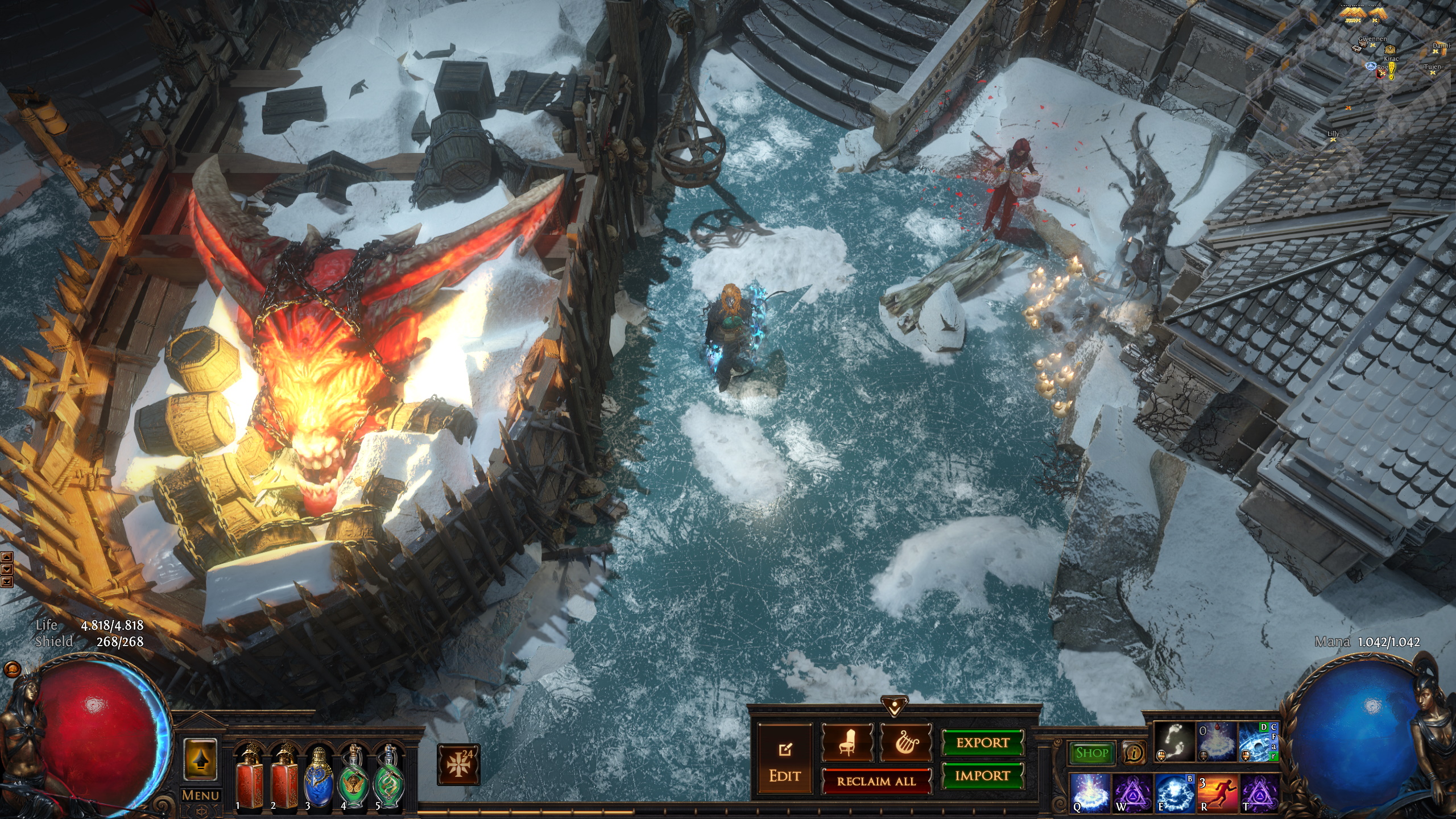
Task: Select the footprints move skill slot
Action: coord(1174,742)
